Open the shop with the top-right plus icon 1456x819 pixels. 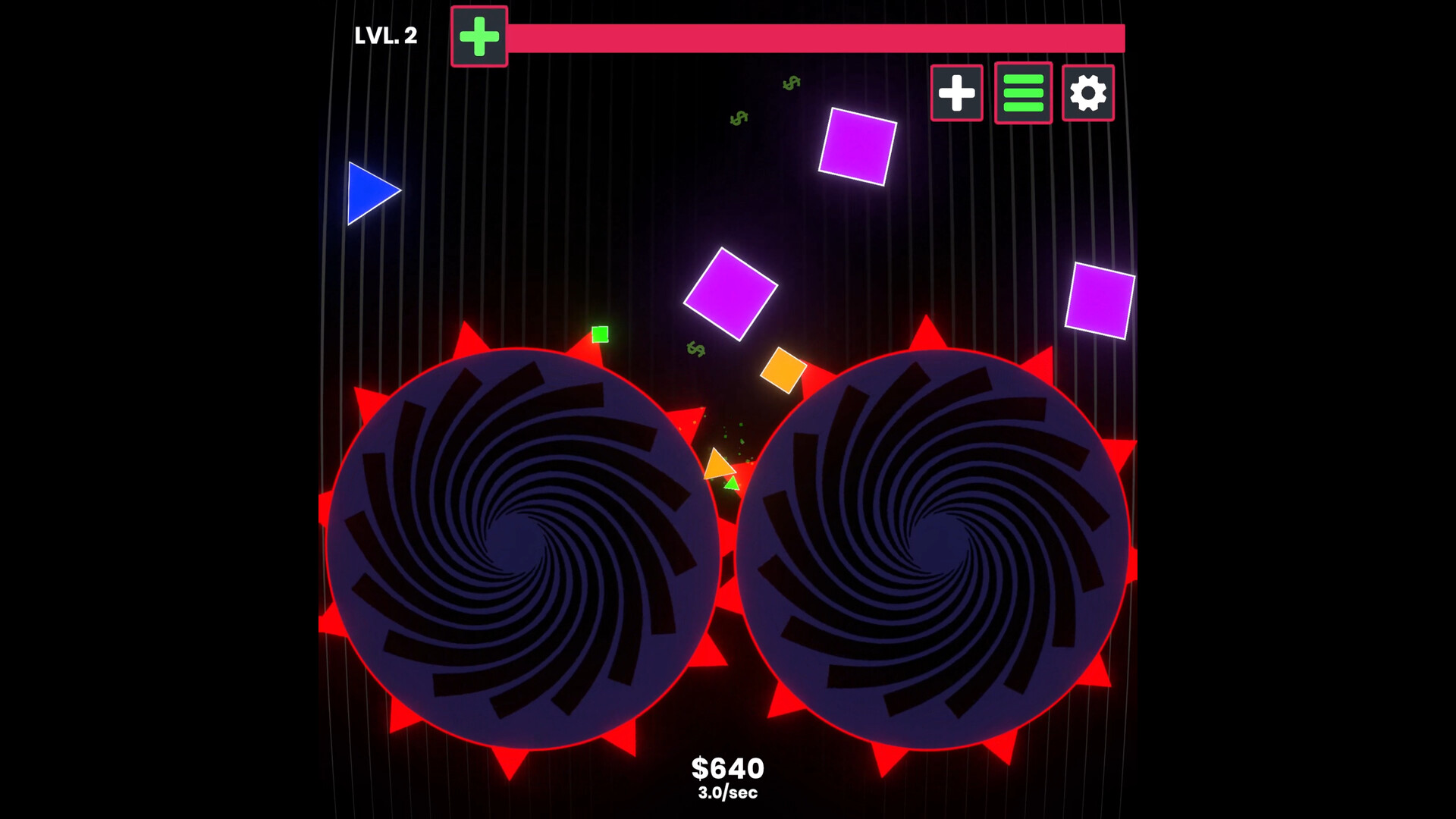click(956, 93)
